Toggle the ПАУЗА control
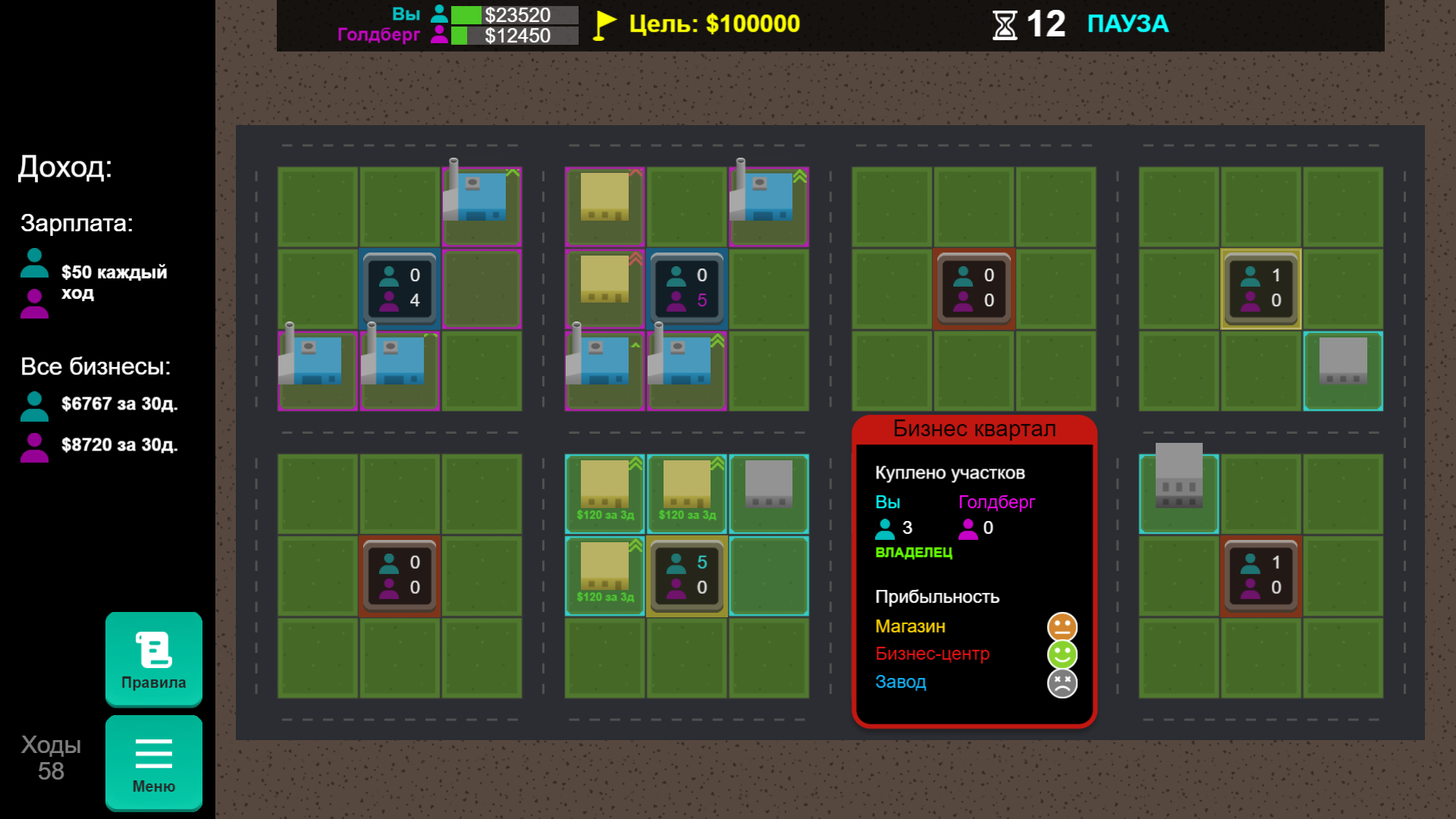Screen dimensions: 1456x819 pyautogui.click(x=1128, y=24)
